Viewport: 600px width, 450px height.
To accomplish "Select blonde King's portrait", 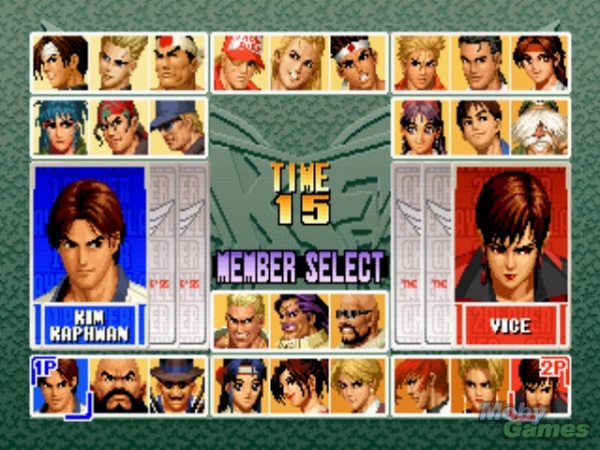I will [358, 385].
